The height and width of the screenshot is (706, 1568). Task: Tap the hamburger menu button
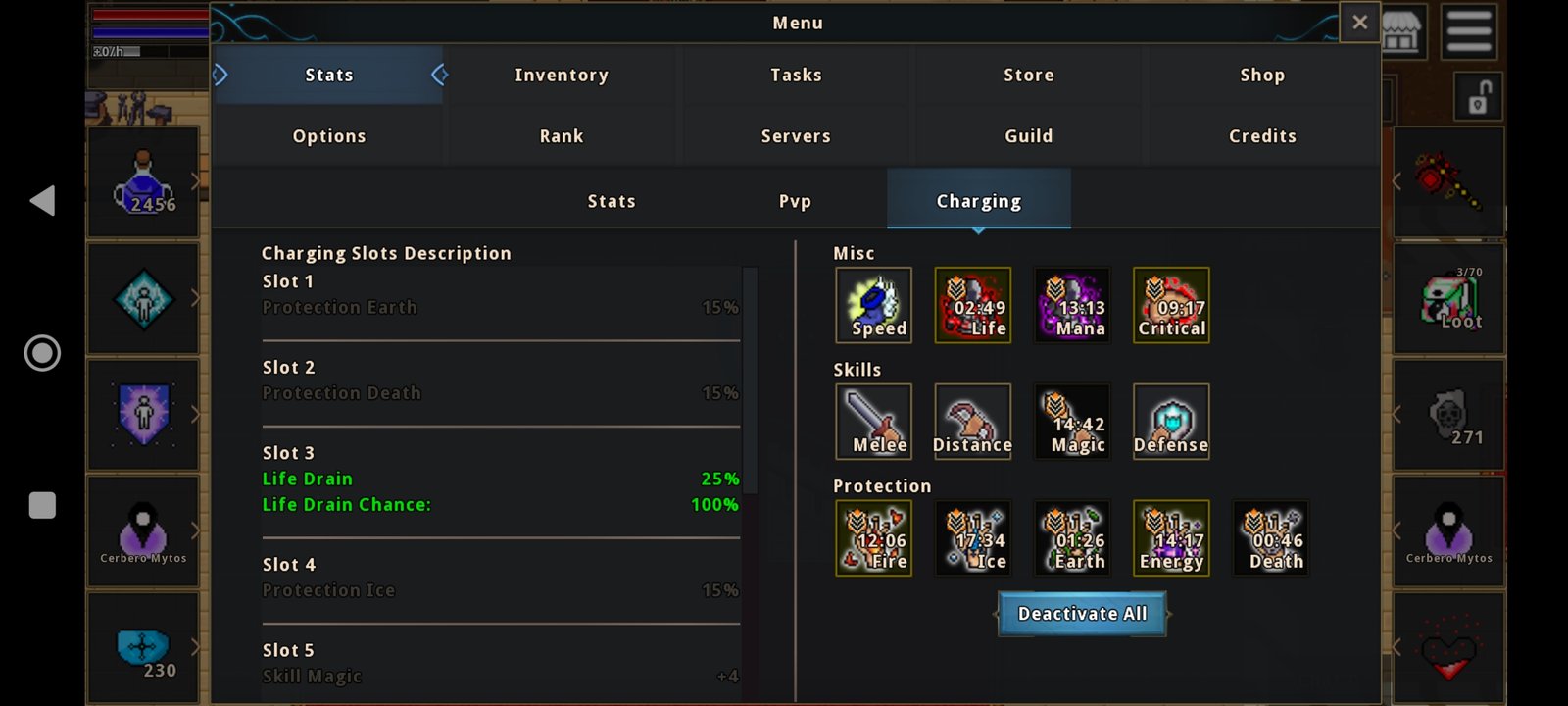[1468, 30]
